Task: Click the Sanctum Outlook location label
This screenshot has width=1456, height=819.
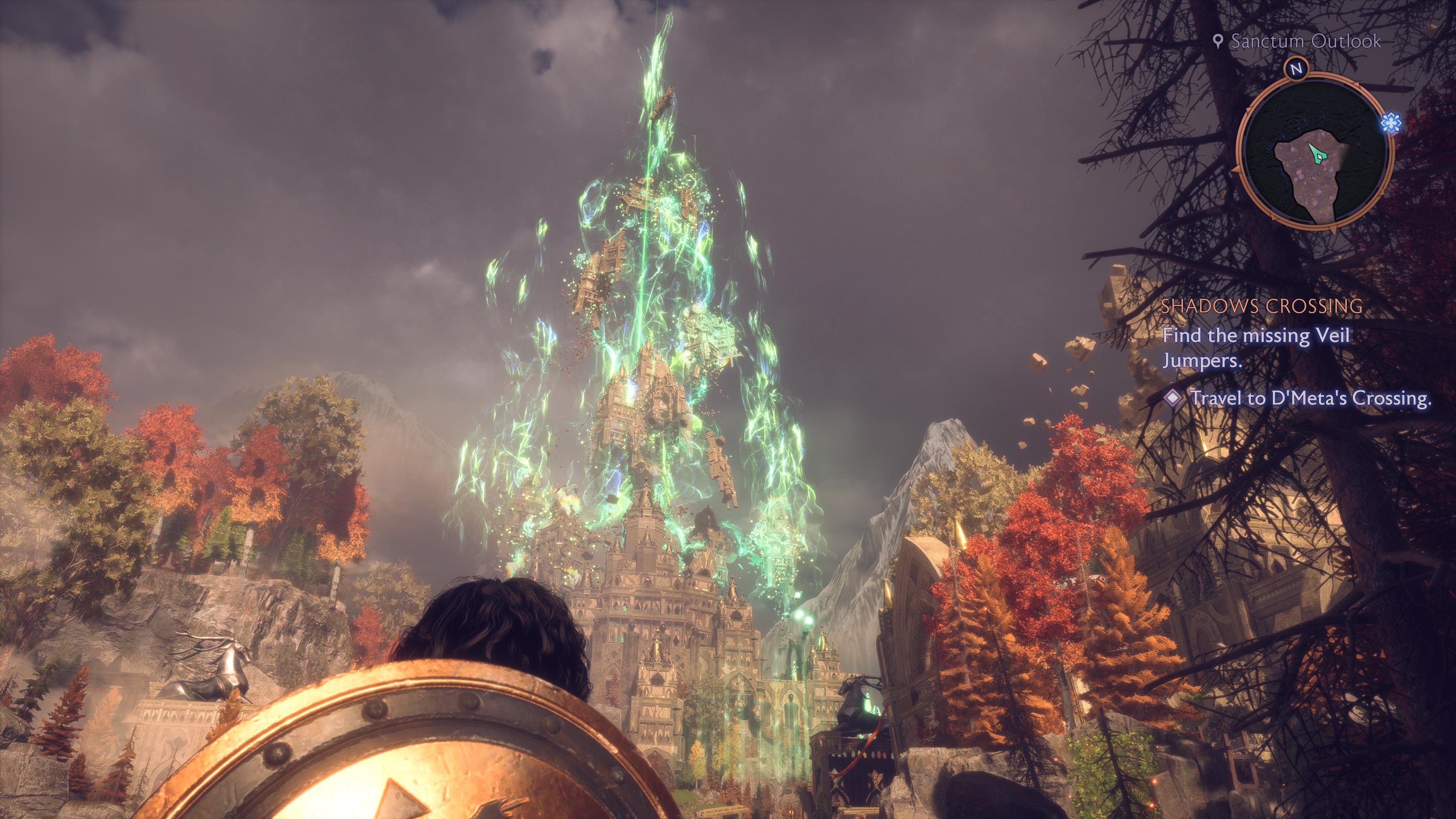Action: pyautogui.click(x=1305, y=41)
